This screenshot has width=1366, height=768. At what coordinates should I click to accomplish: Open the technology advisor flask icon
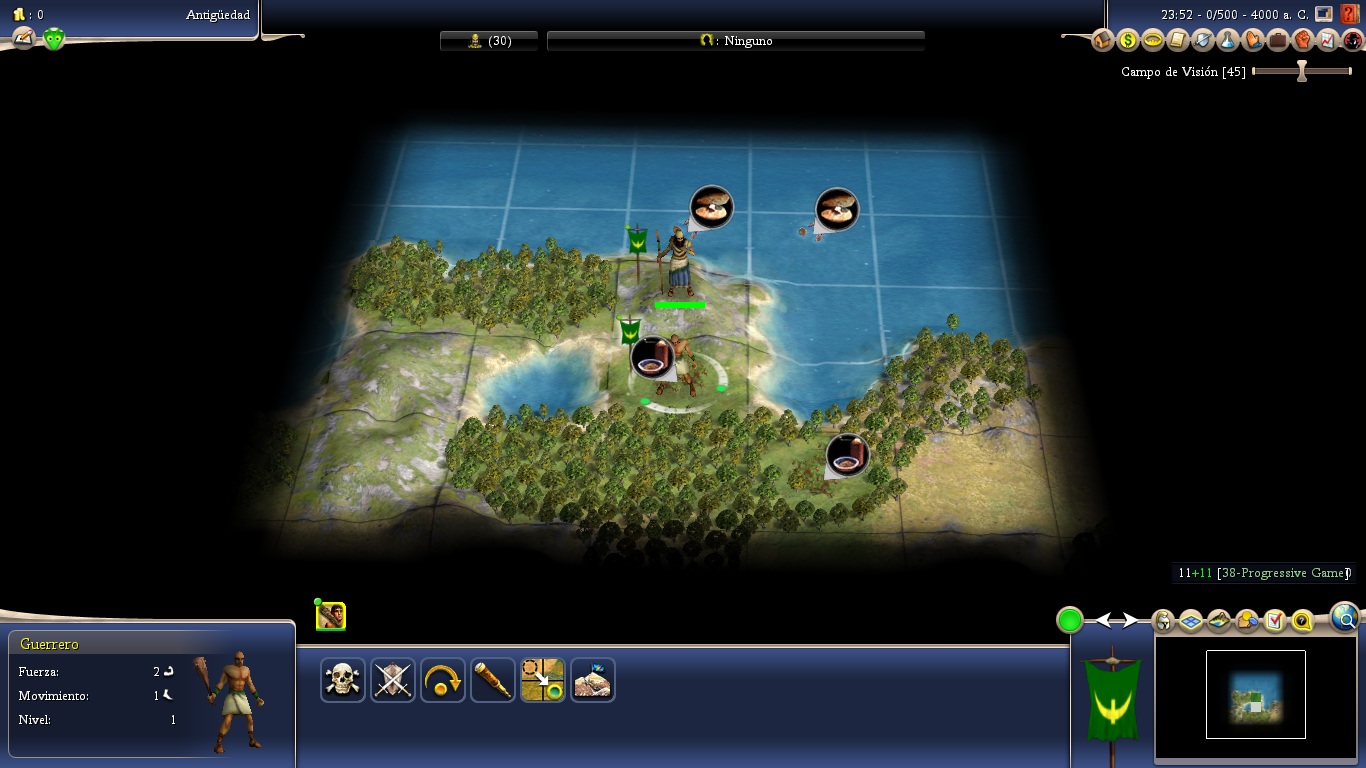(1228, 41)
